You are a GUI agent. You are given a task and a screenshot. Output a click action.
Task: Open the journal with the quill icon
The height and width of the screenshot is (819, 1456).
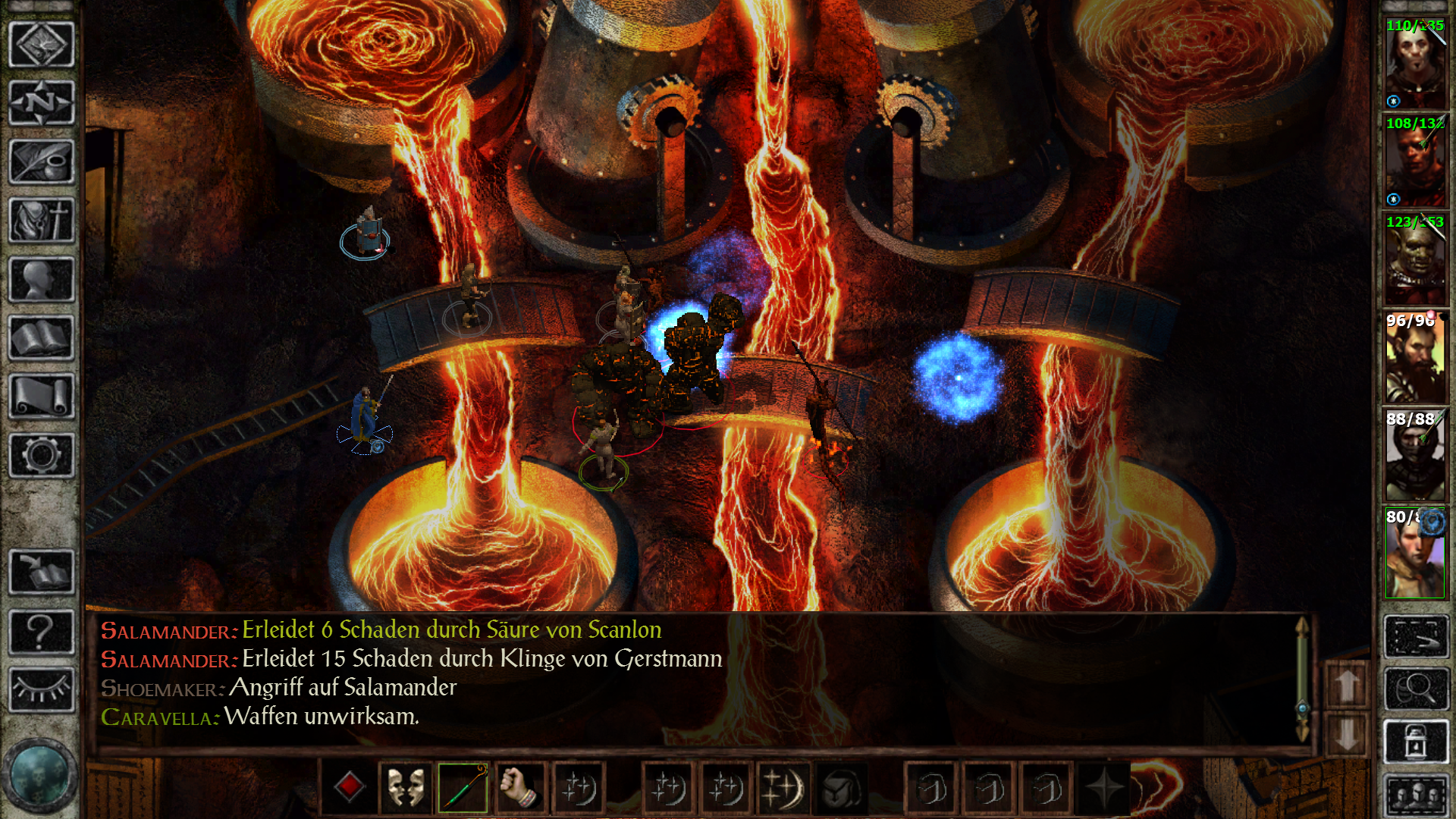click(x=41, y=161)
